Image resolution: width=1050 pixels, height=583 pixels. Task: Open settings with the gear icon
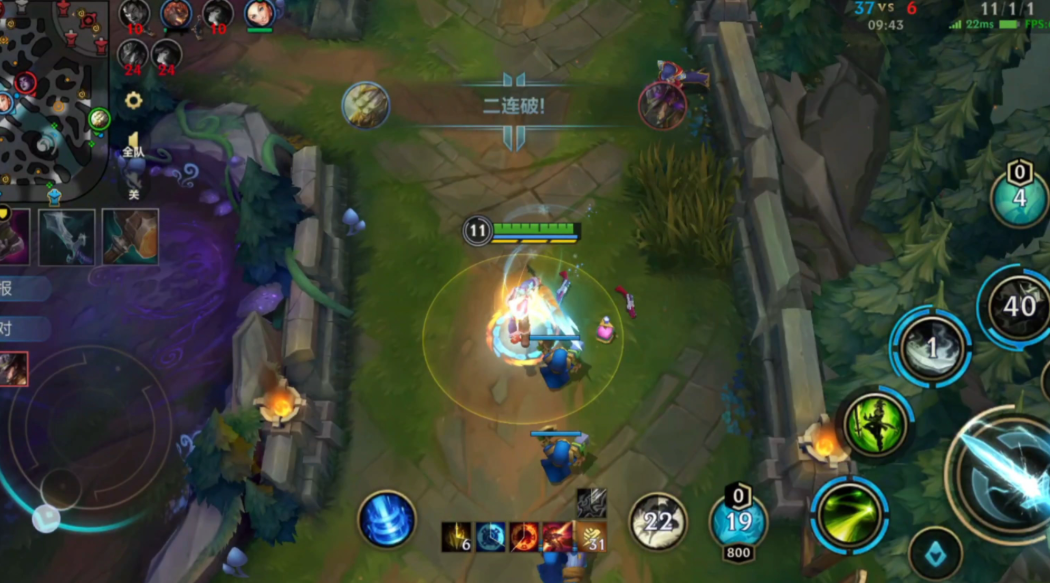pos(133,100)
